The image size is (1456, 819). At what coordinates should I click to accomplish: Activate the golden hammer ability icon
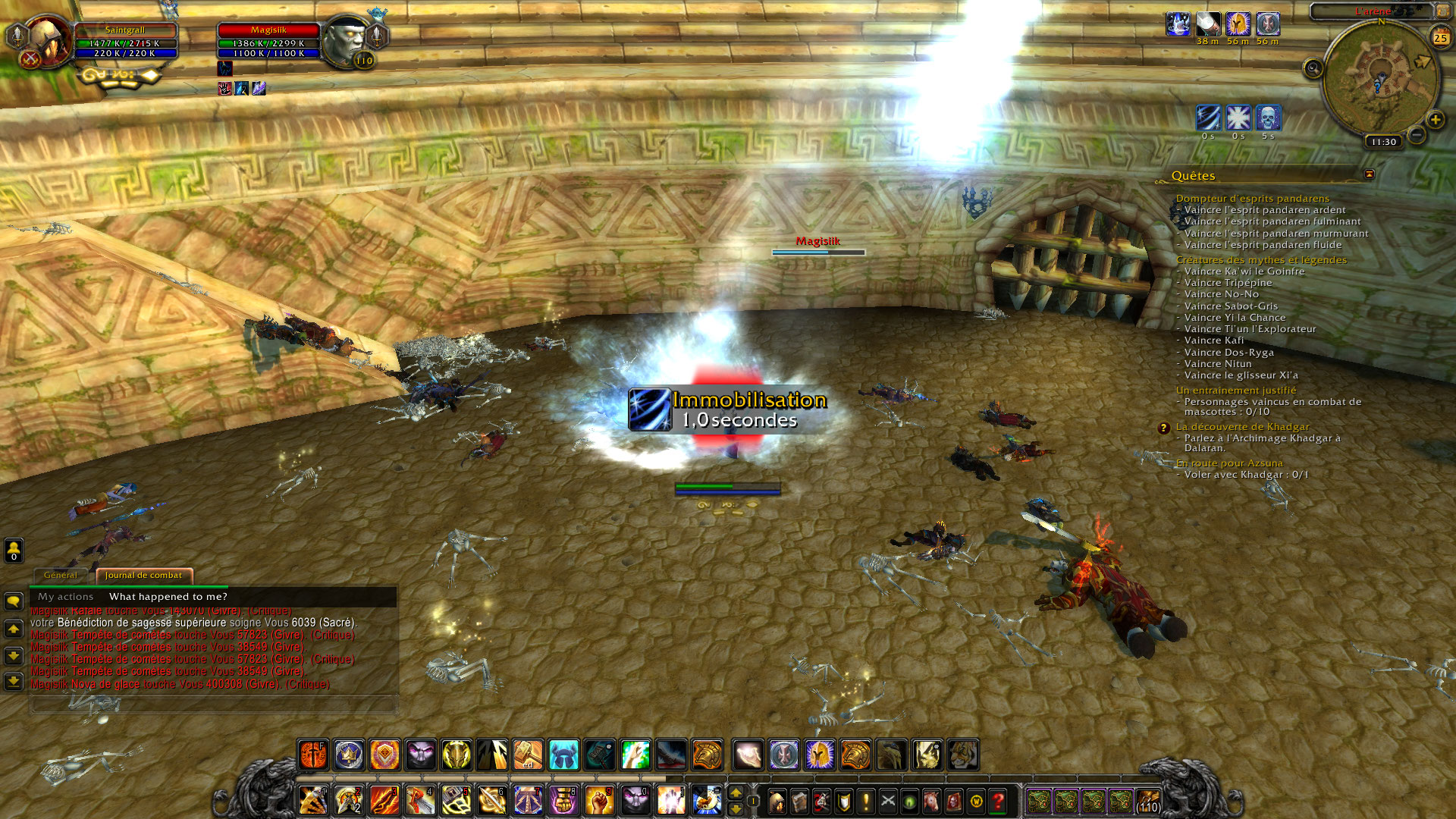528,755
